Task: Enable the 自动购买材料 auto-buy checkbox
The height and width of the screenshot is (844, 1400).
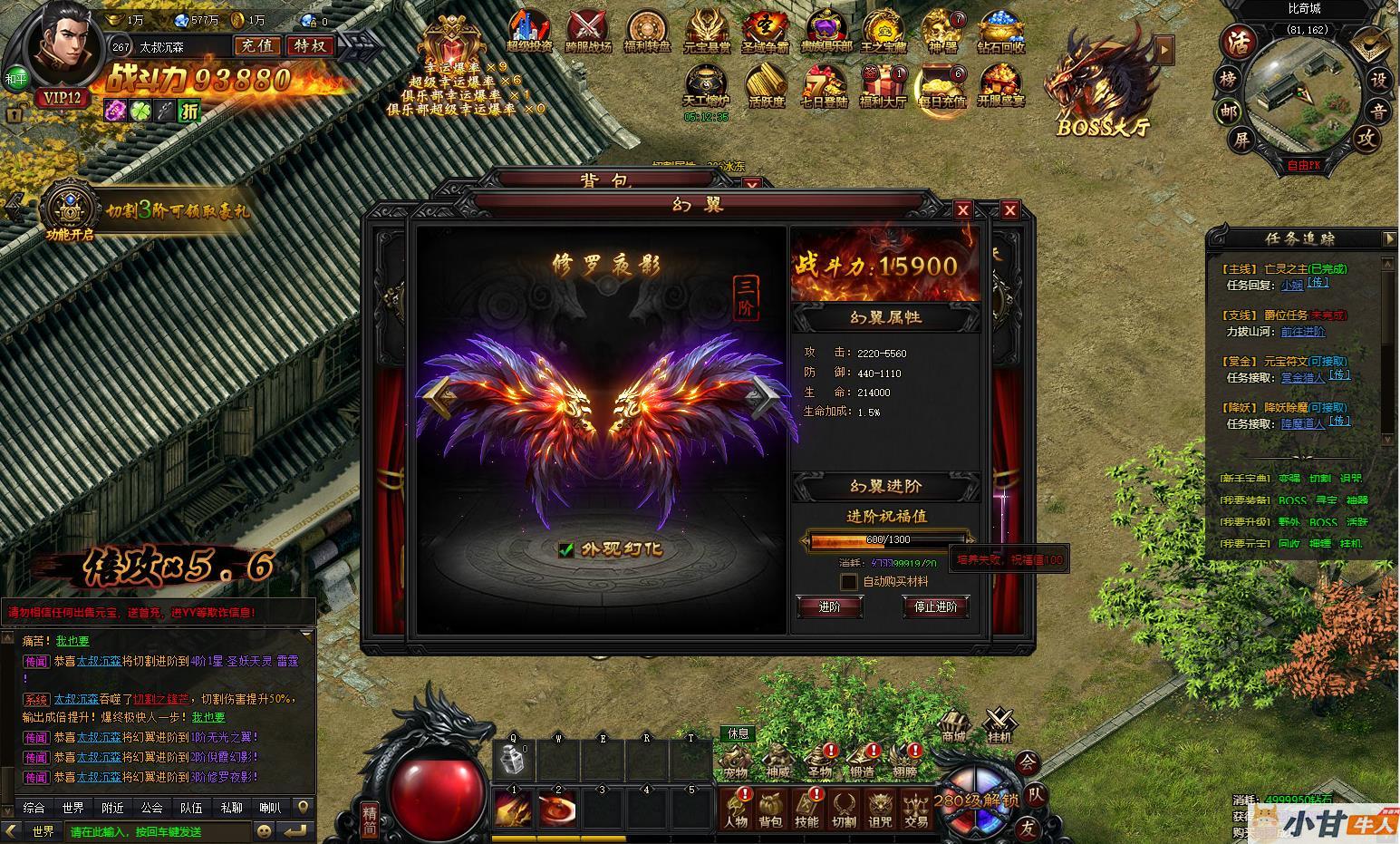Action: pos(849,581)
